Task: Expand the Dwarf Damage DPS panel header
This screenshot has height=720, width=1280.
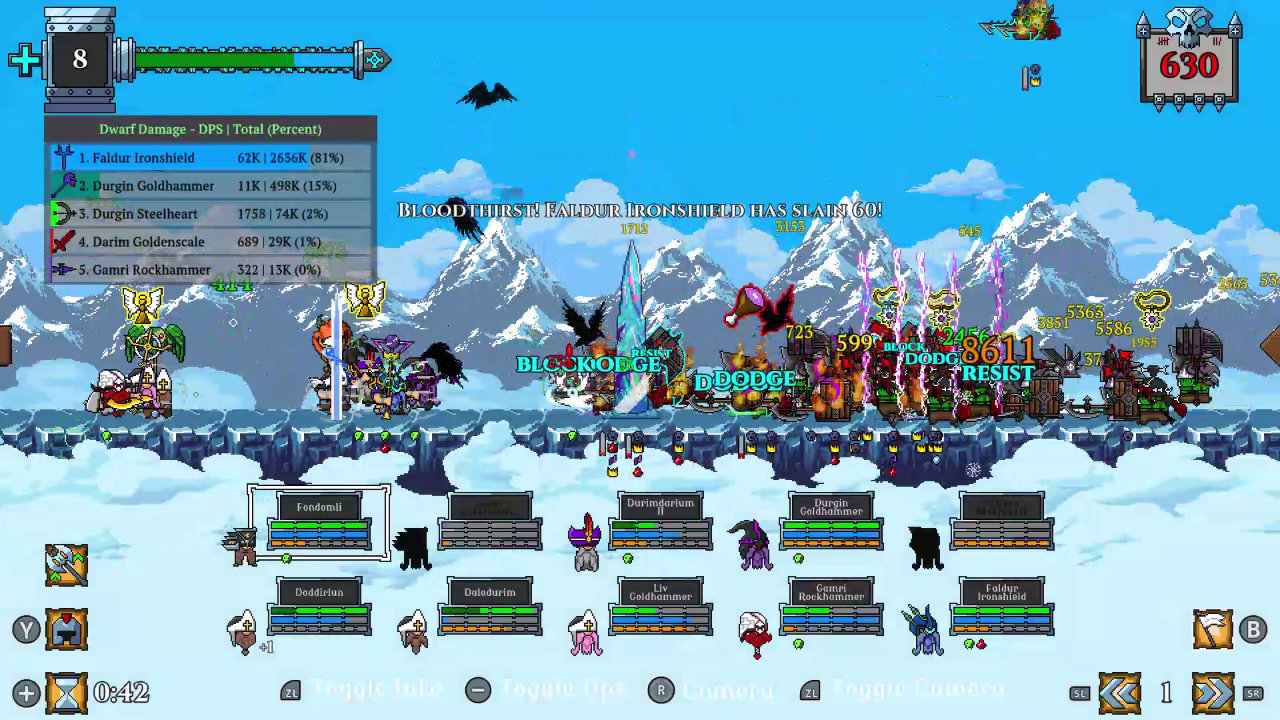Action: click(210, 129)
